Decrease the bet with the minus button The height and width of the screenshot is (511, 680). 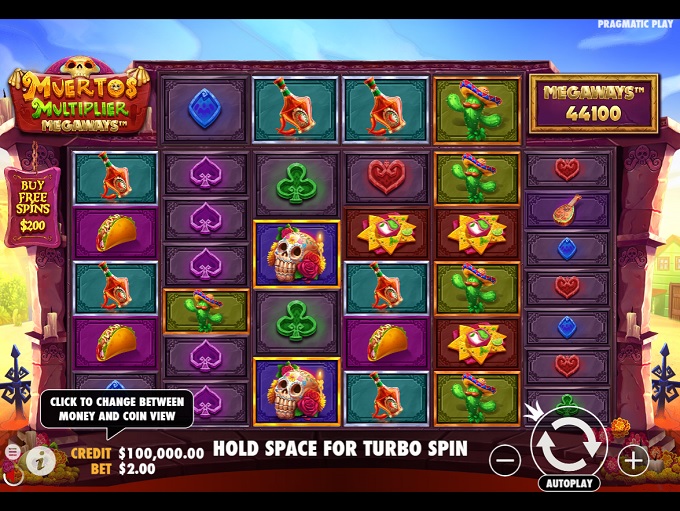click(x=506, y=460)
